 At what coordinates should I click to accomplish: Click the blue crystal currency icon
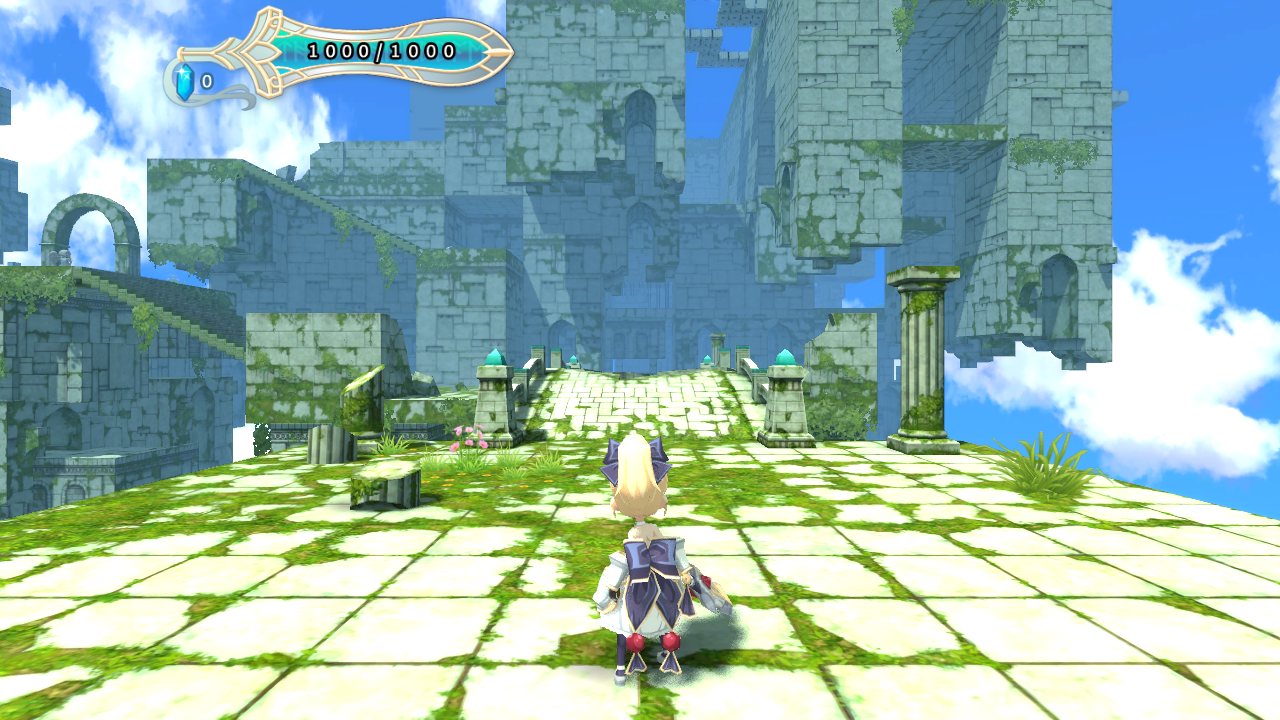click(184, 82)
